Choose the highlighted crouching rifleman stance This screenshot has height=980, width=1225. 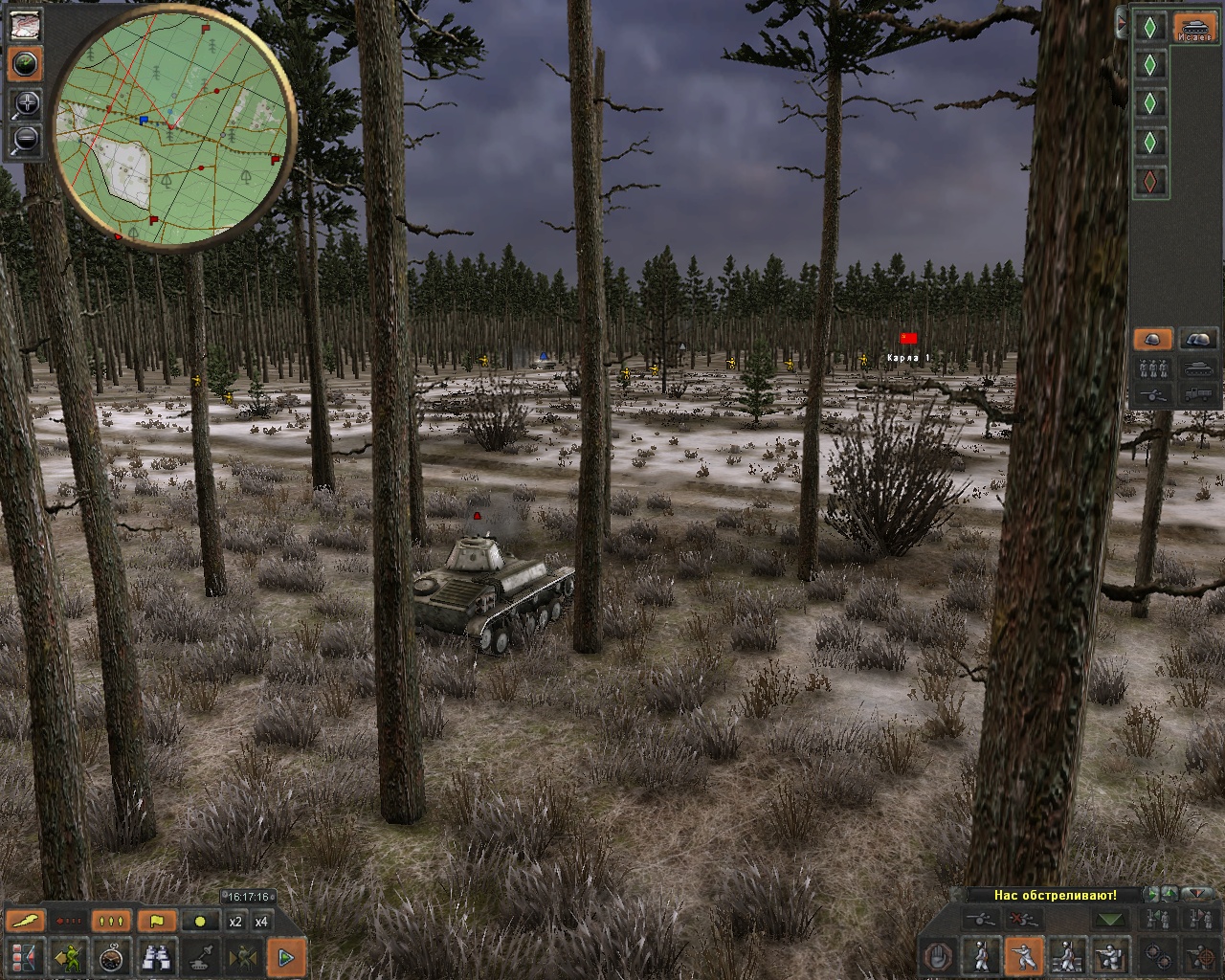tap(1023, 956)
